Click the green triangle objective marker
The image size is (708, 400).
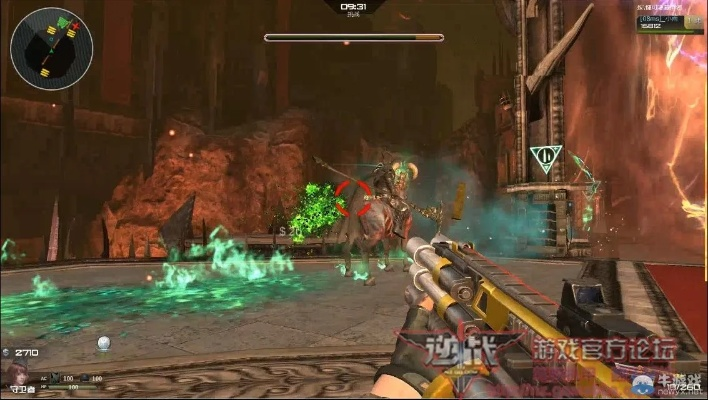544,159
